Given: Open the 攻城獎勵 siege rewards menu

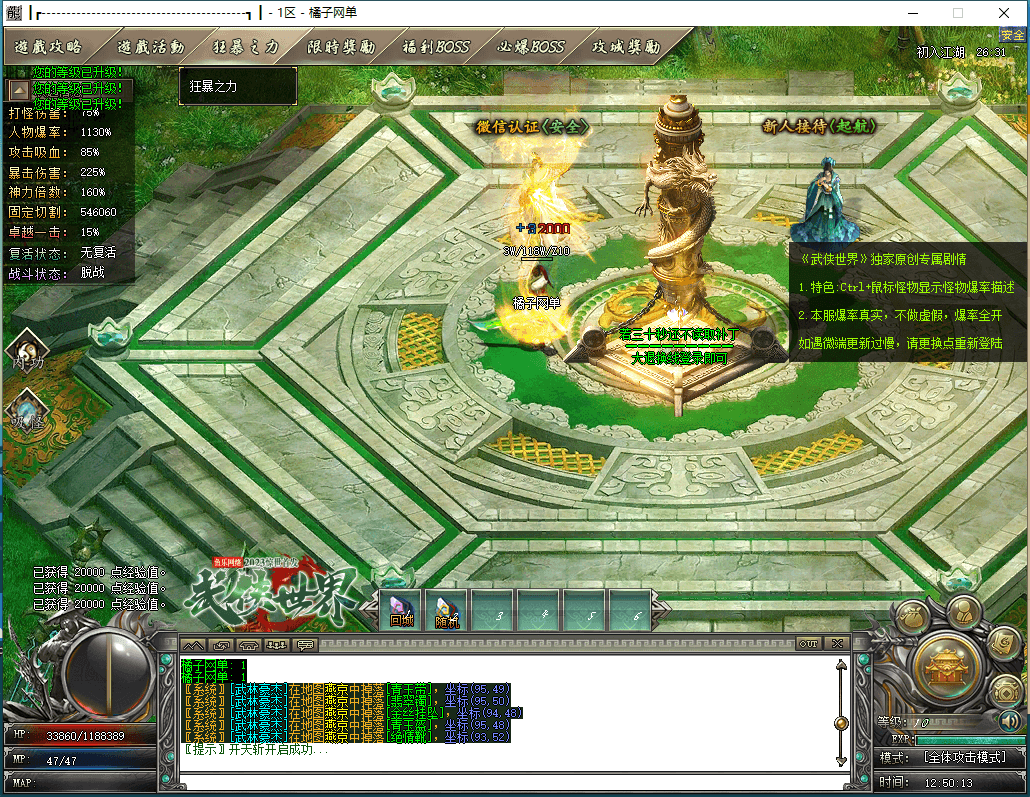Looking at the screenshot, I should pyautogui.click(x=626, y=47).
